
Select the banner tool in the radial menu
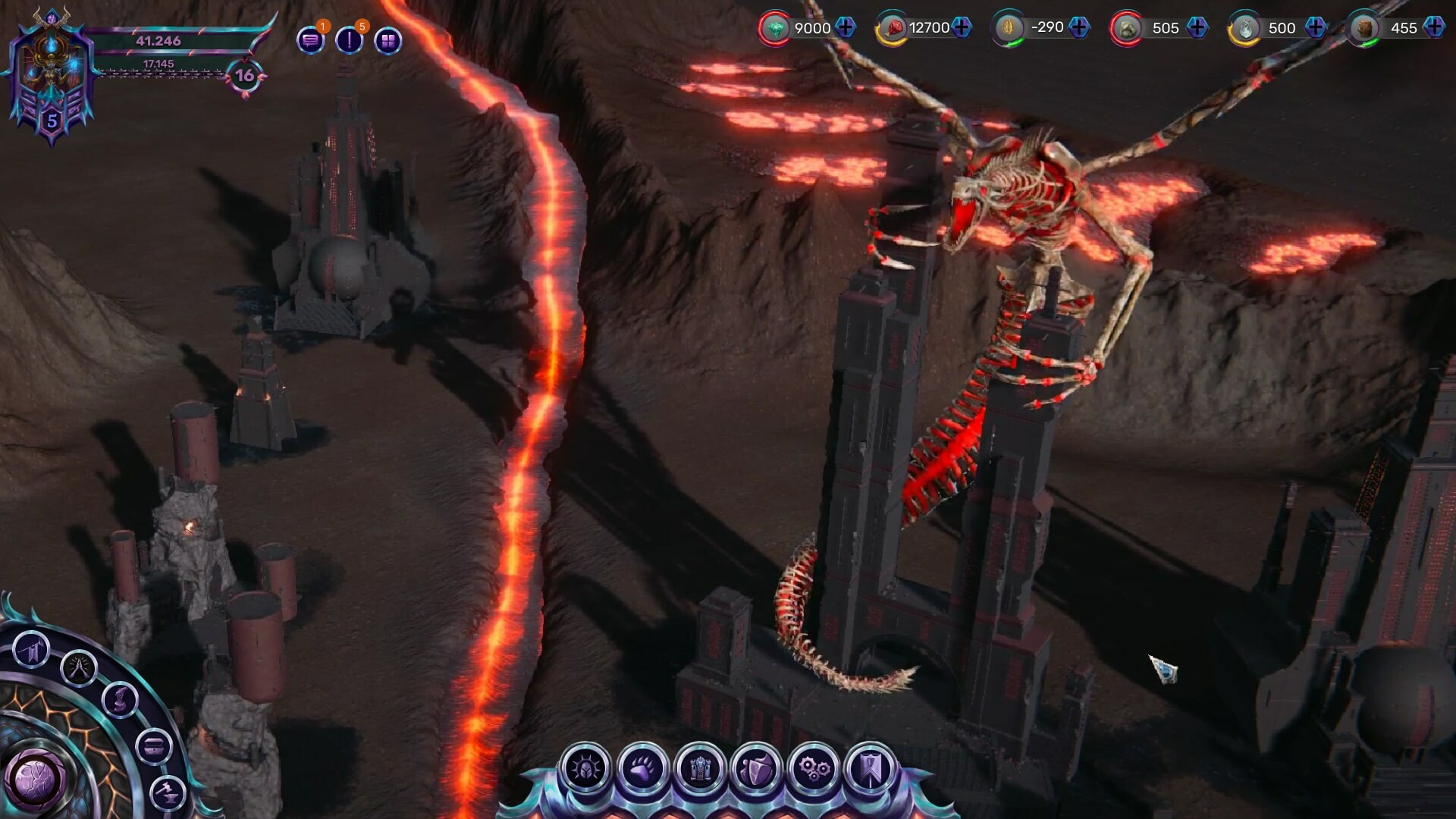click(x=30, y=648)
